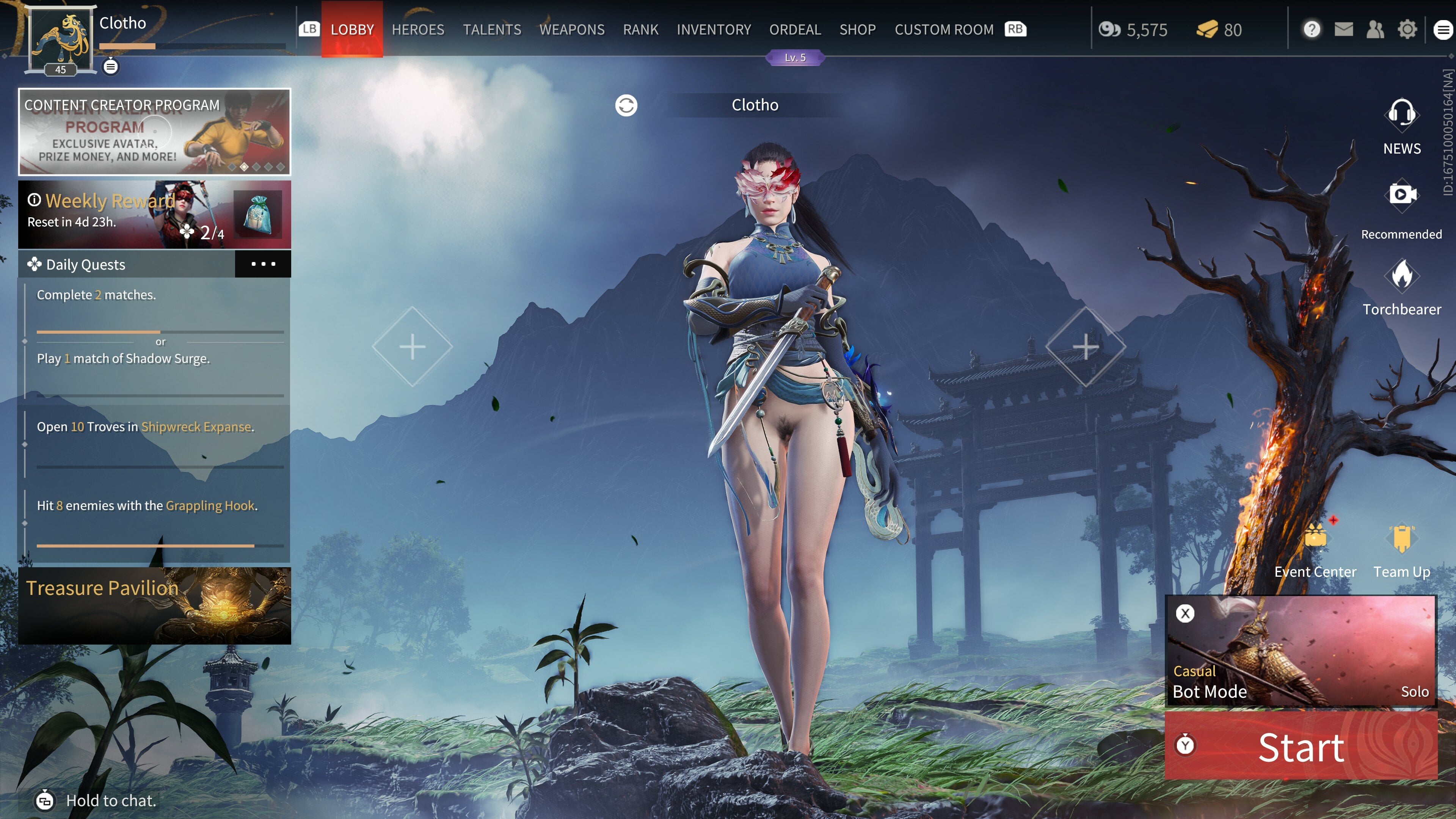Go to the WEAPONS tab

(x=571, y=30)
